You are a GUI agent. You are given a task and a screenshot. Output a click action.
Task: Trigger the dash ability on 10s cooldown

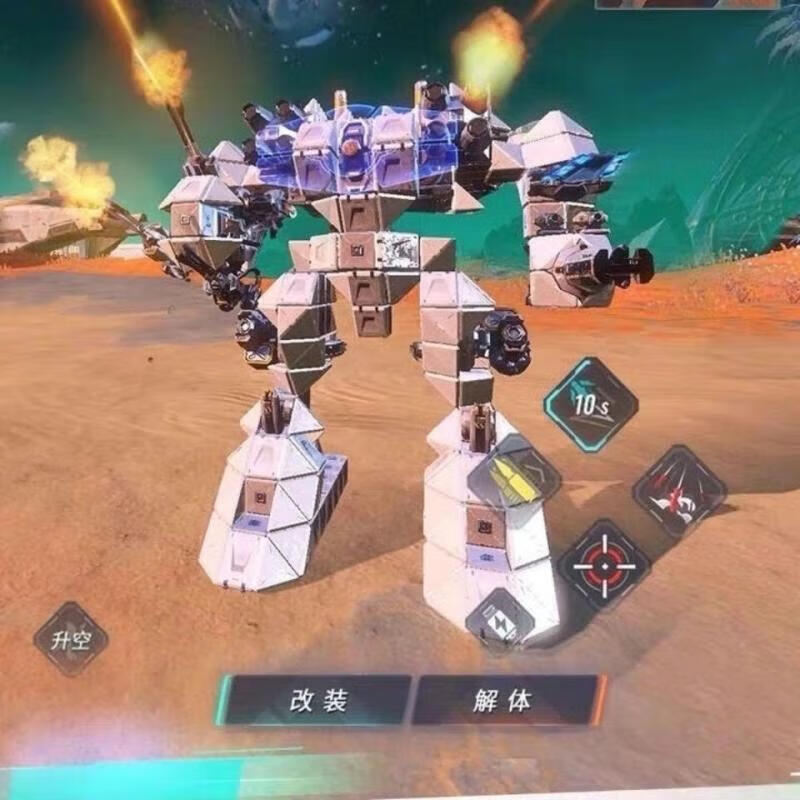(x=590, y=404)
